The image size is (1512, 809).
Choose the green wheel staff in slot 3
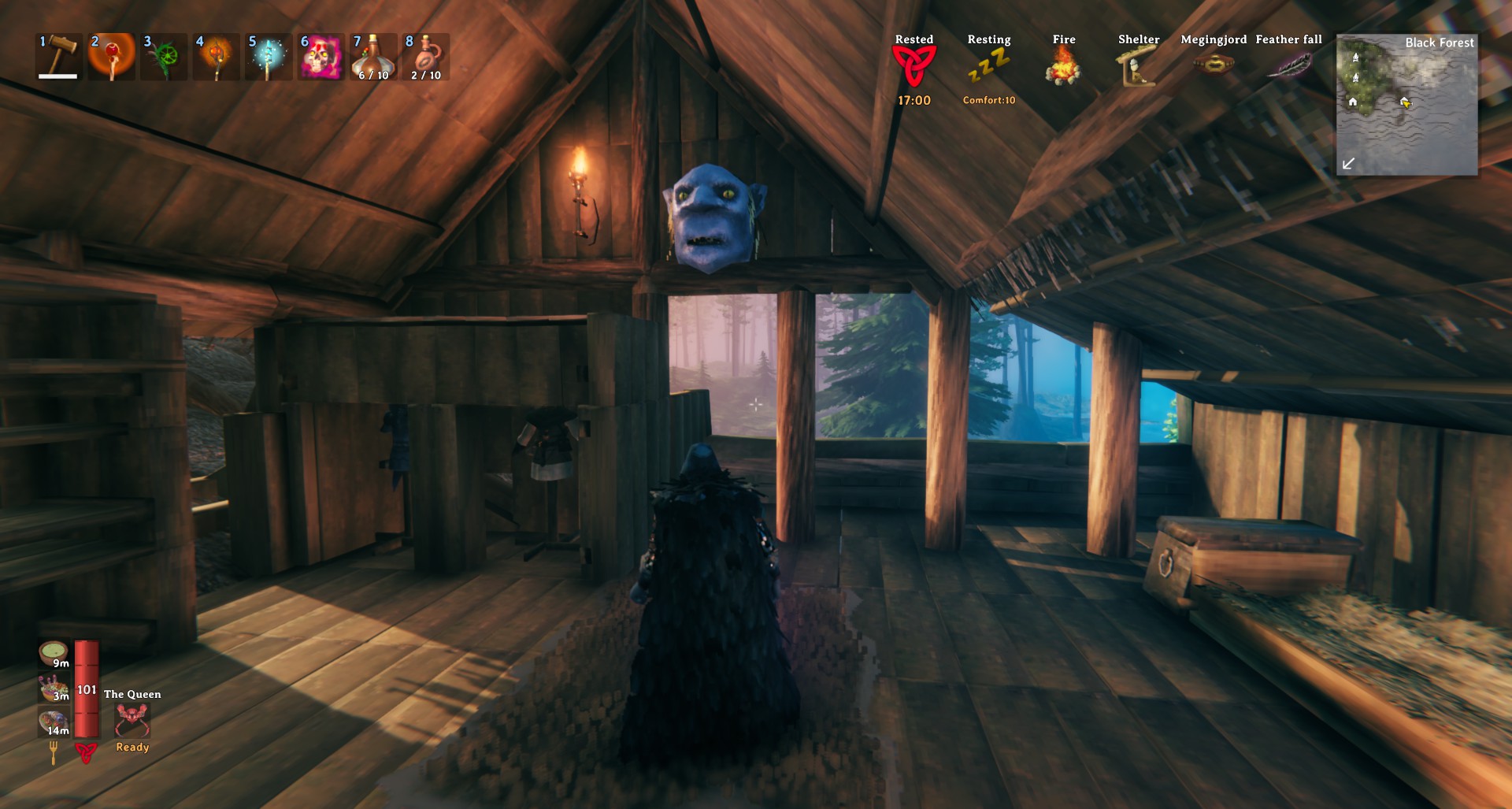(x=164, y=56)
